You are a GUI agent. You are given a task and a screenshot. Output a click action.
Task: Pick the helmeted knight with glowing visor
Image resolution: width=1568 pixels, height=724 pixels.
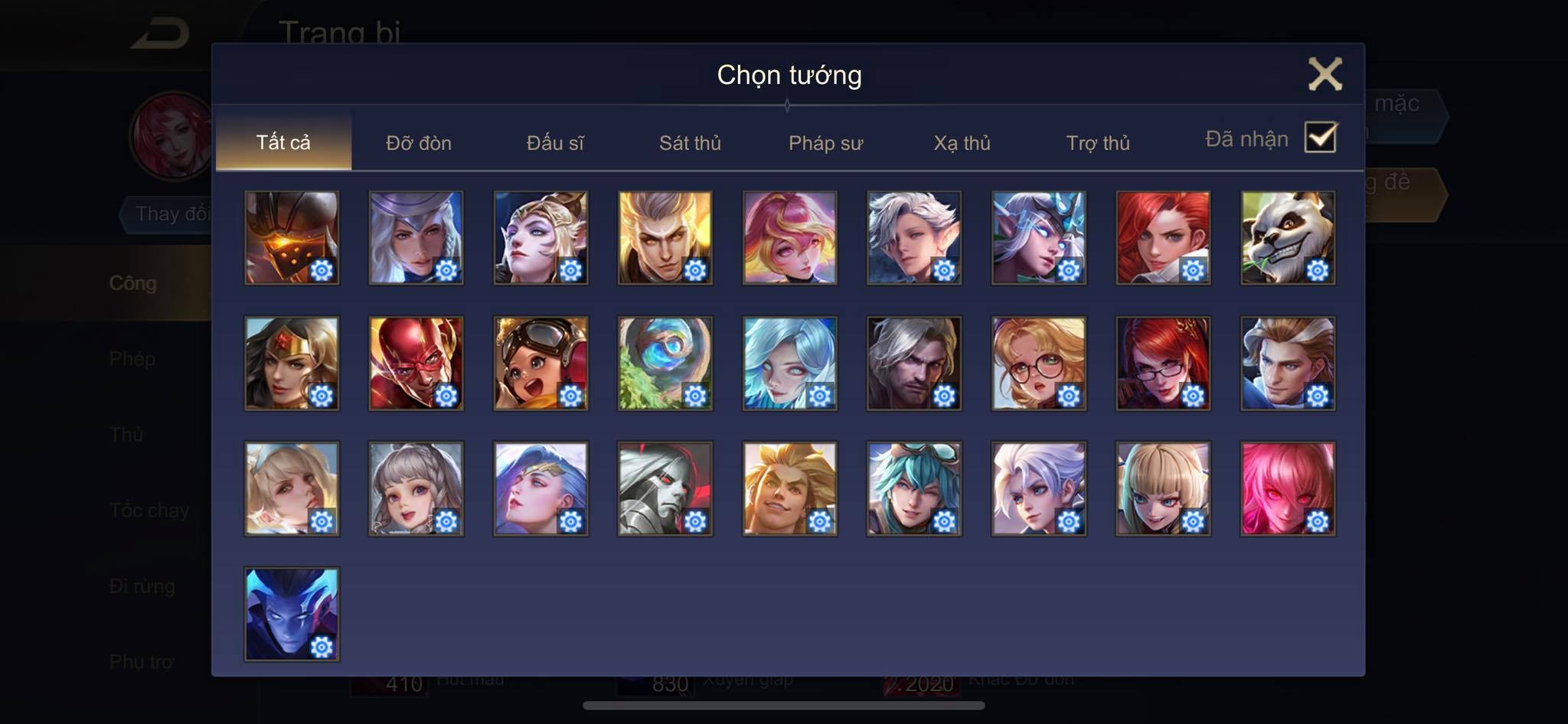[291, 237]
